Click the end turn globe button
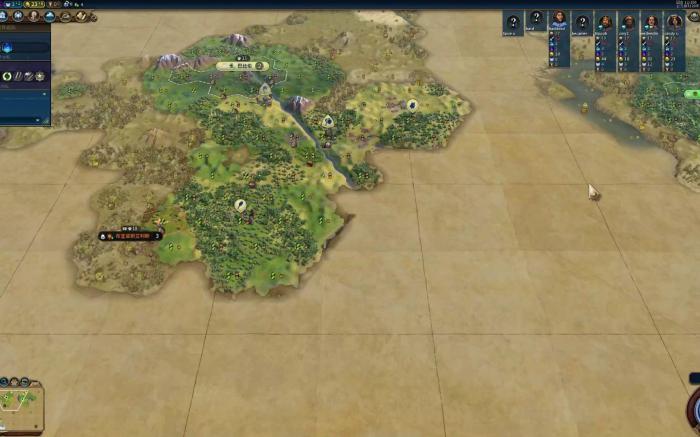Screen dimensions: 700x437 click(694, 408)
